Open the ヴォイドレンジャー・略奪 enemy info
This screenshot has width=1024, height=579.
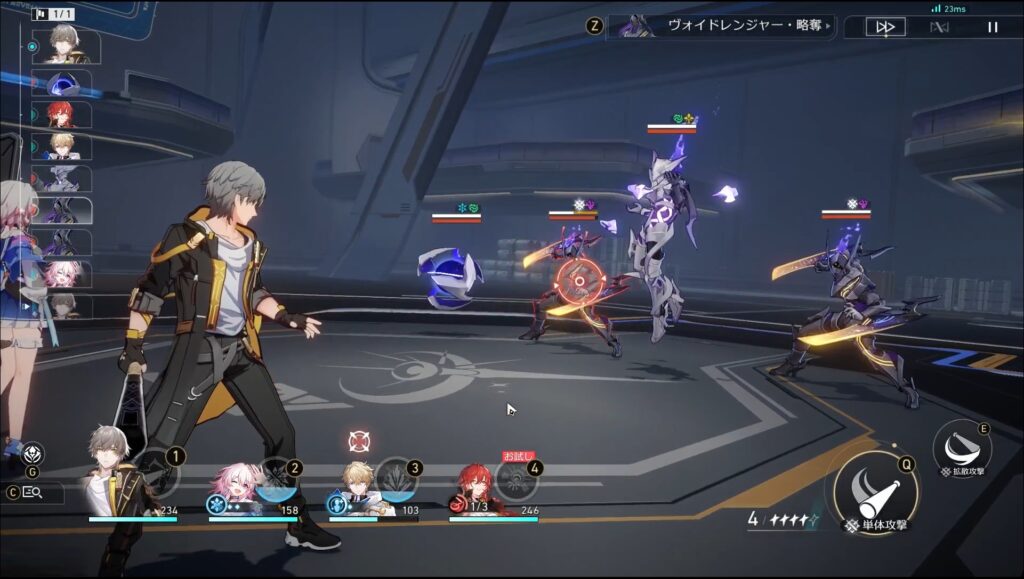pyautogui.click(x=720, y=26)
